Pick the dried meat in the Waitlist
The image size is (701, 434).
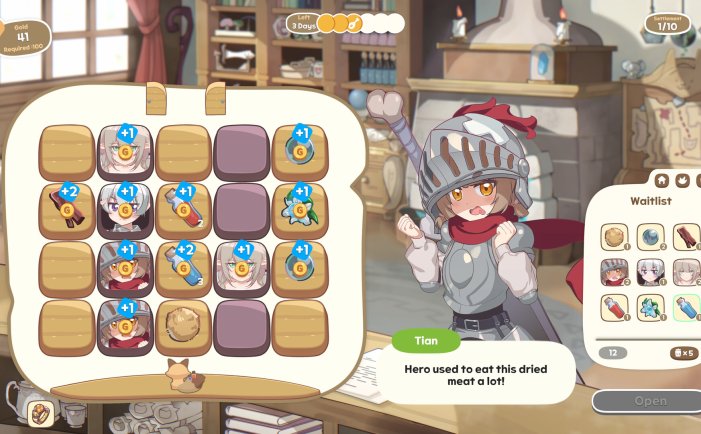(686, 236)
